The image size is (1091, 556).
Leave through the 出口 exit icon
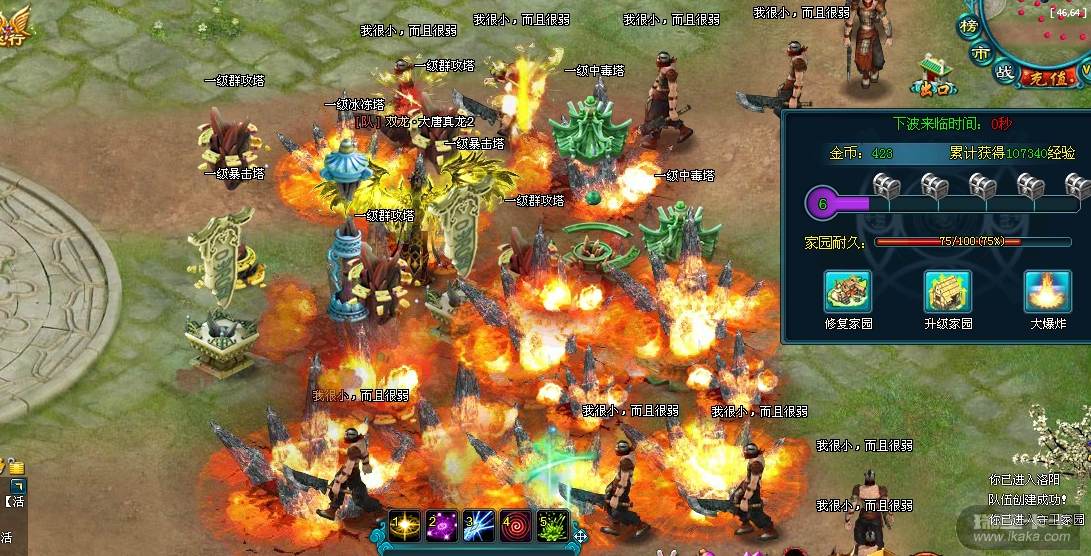(939, 73)
